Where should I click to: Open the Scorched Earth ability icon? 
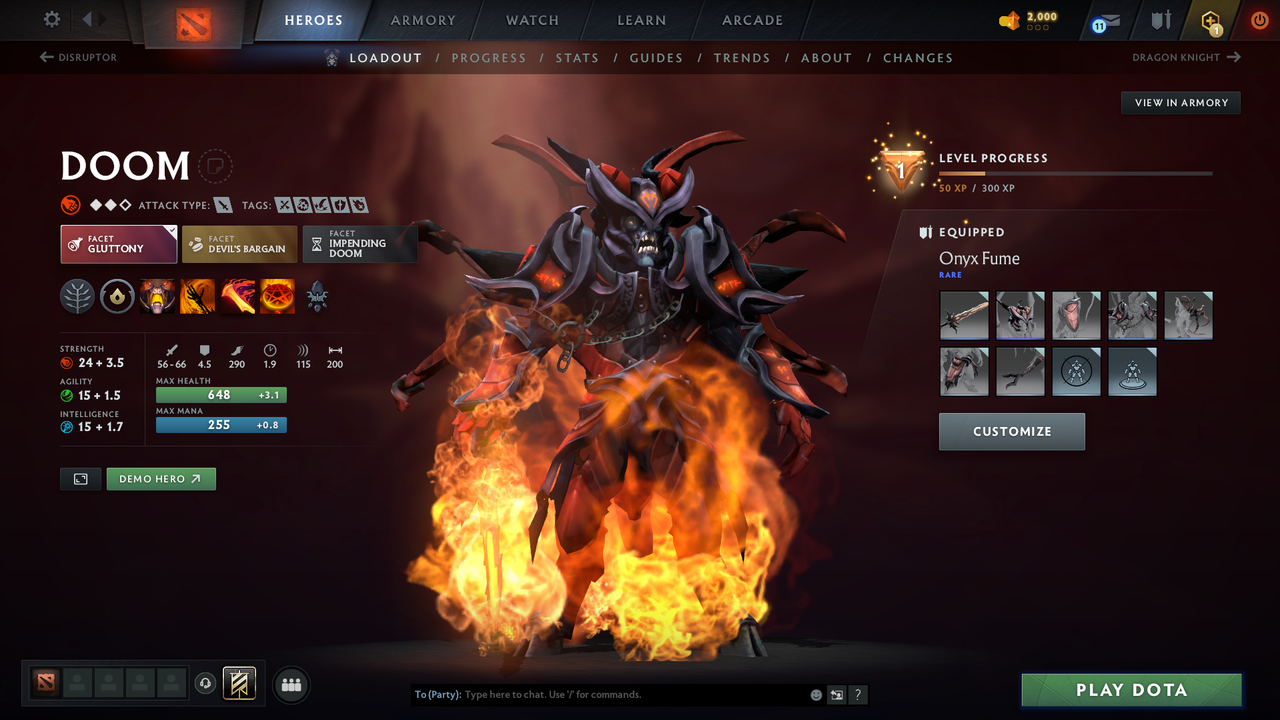[x=197, y=296]
